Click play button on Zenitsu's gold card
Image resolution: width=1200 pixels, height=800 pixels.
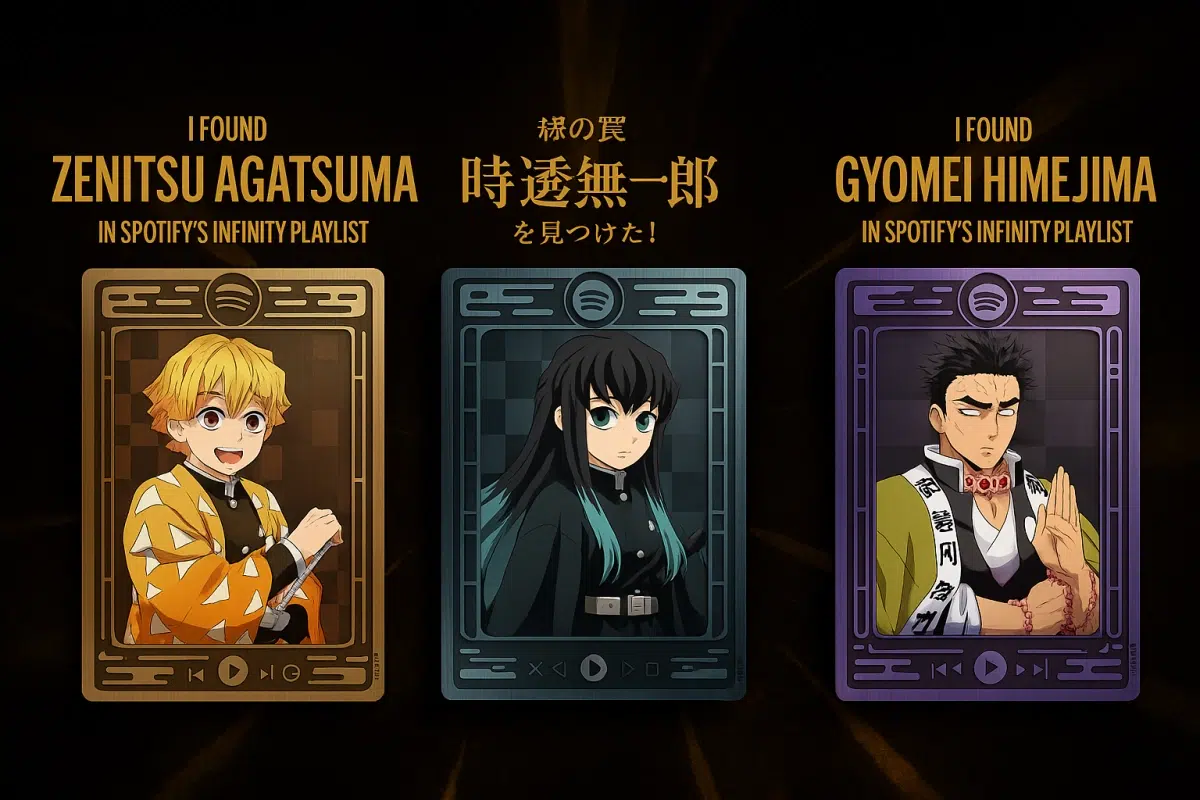pyautogui.click(x=232, y=671)
